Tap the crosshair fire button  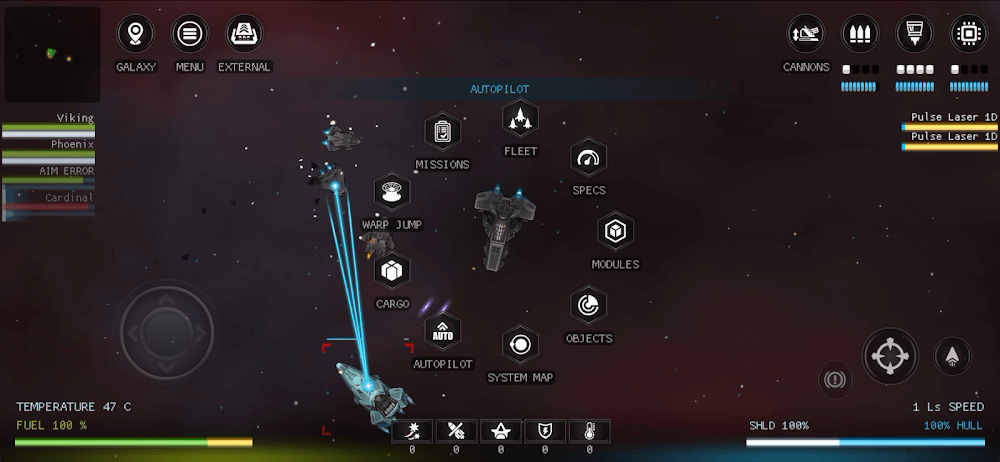coord(890,355)
